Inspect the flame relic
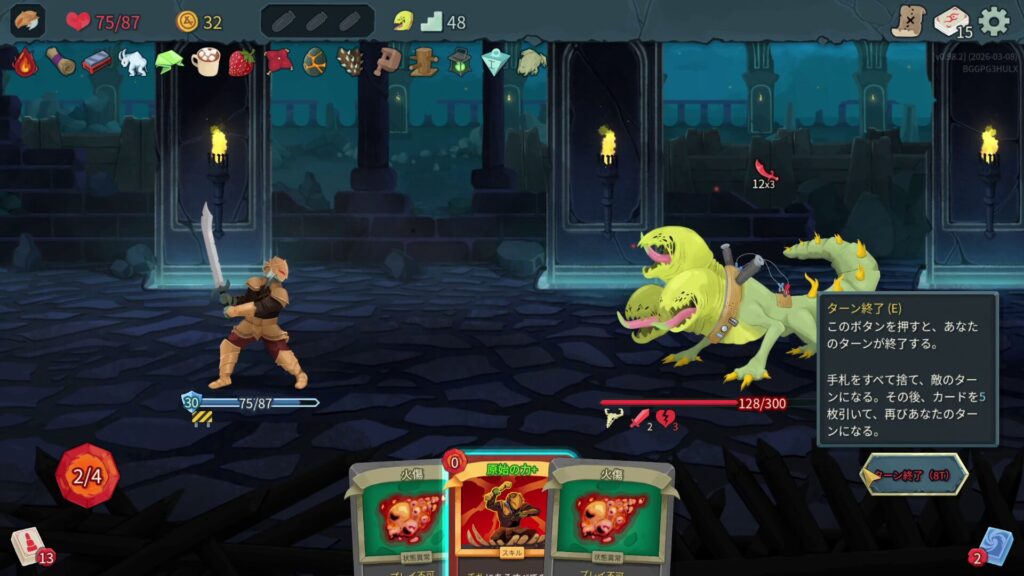The image size is (1024, 576). pyautogui.click(x=24, y=62)
